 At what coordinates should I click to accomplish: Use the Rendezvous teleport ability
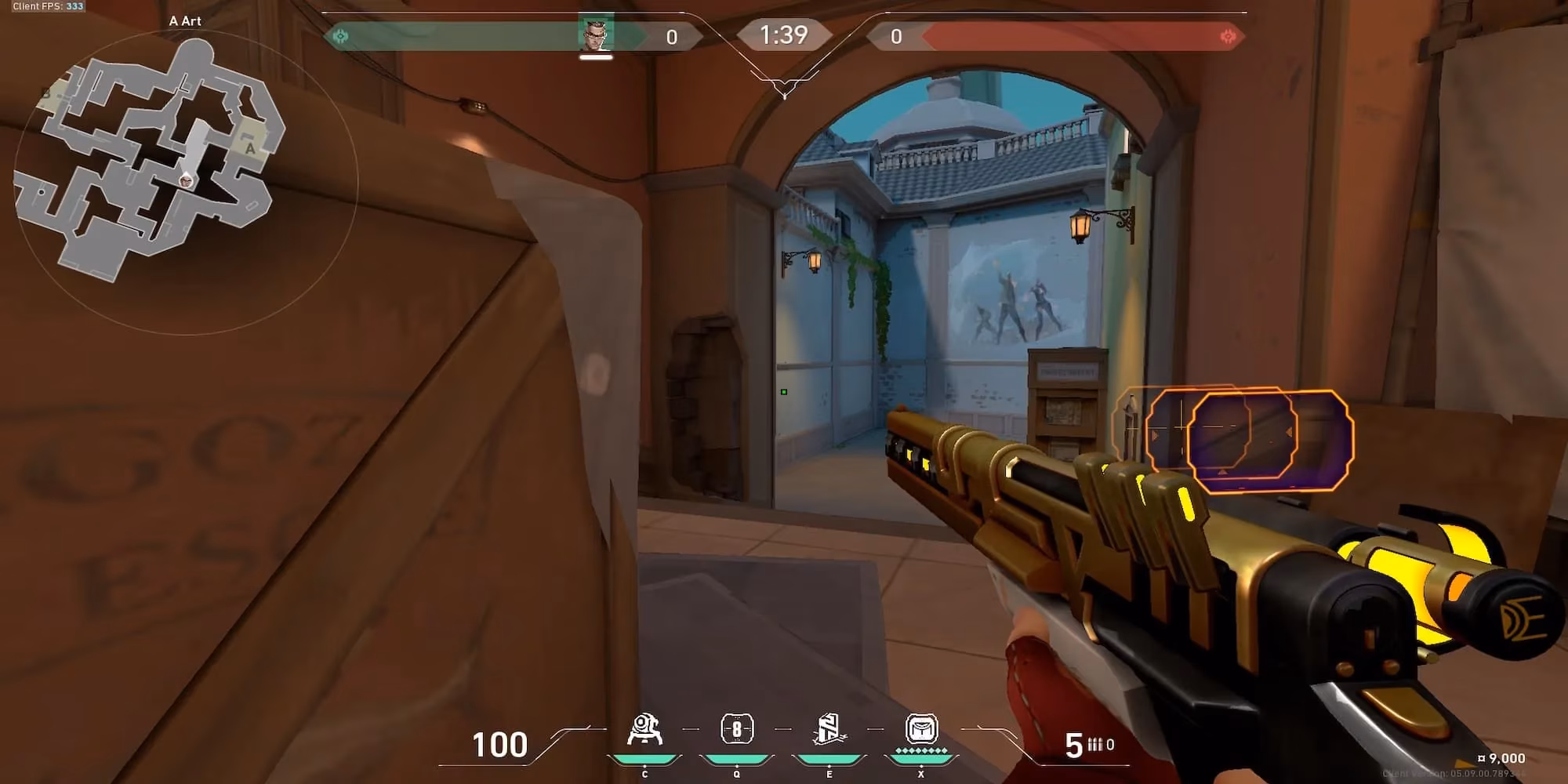829,730
